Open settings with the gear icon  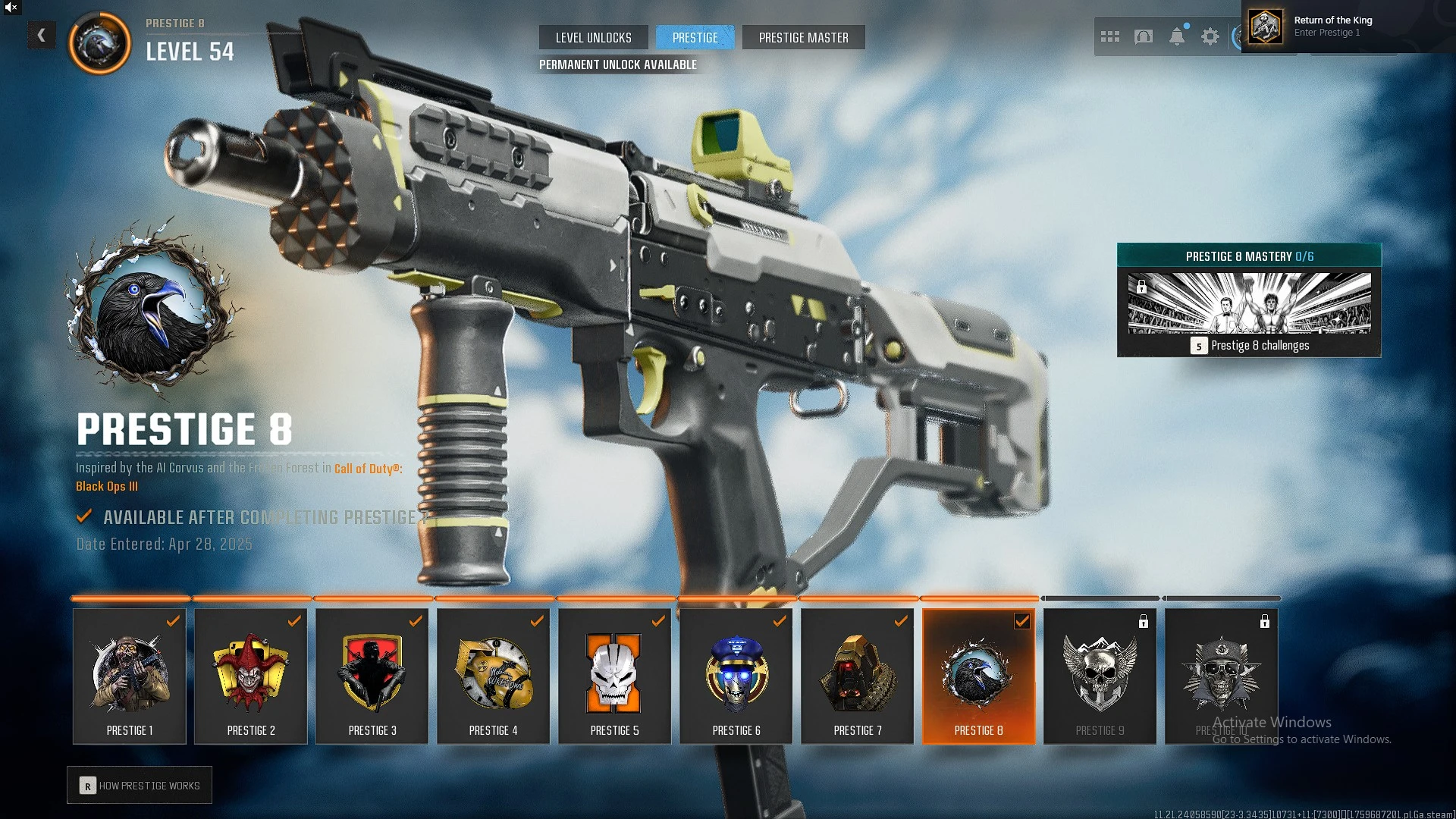tap(1210, 36)
